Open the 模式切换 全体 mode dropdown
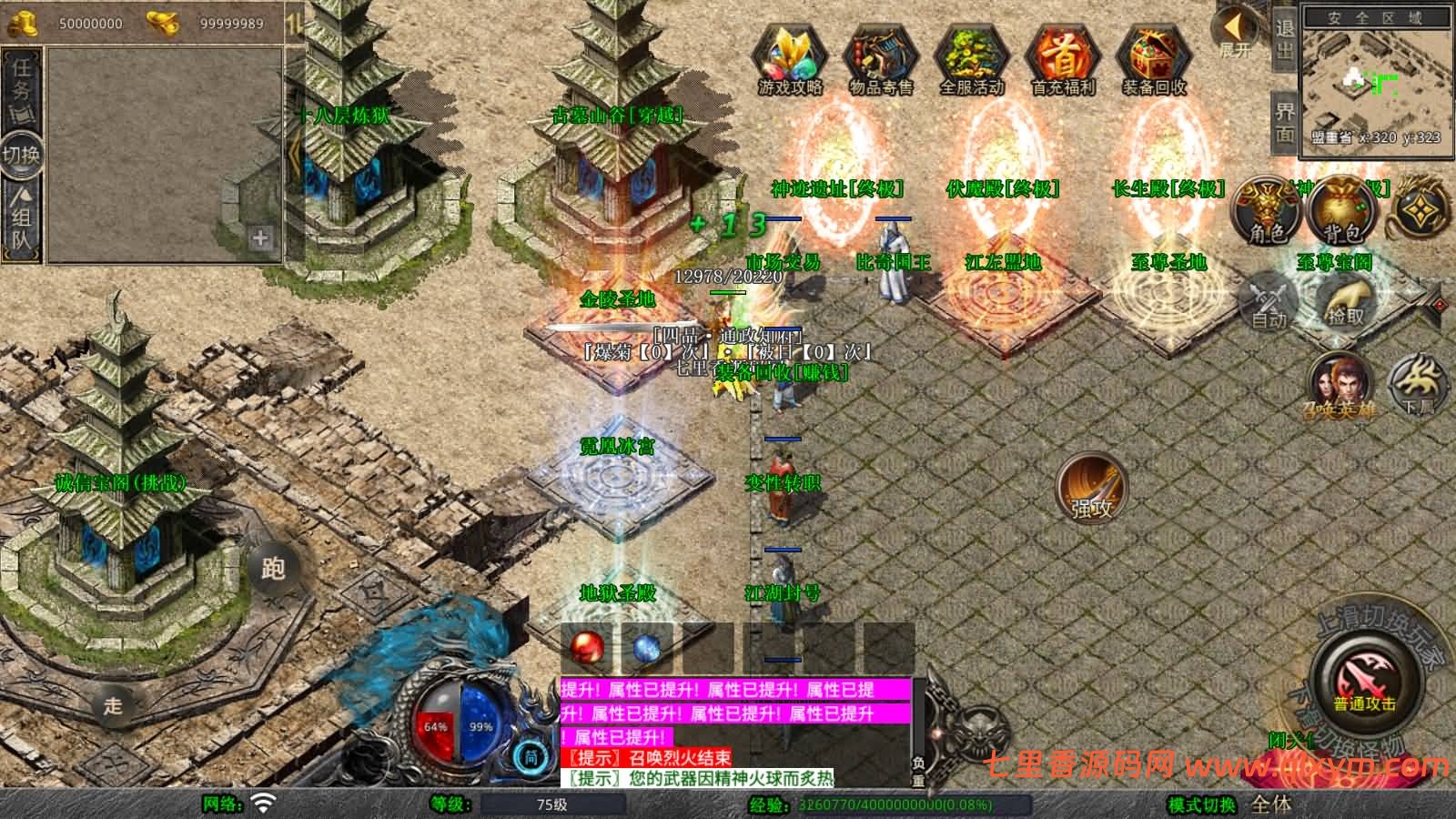 click(x=1270, y=804)
